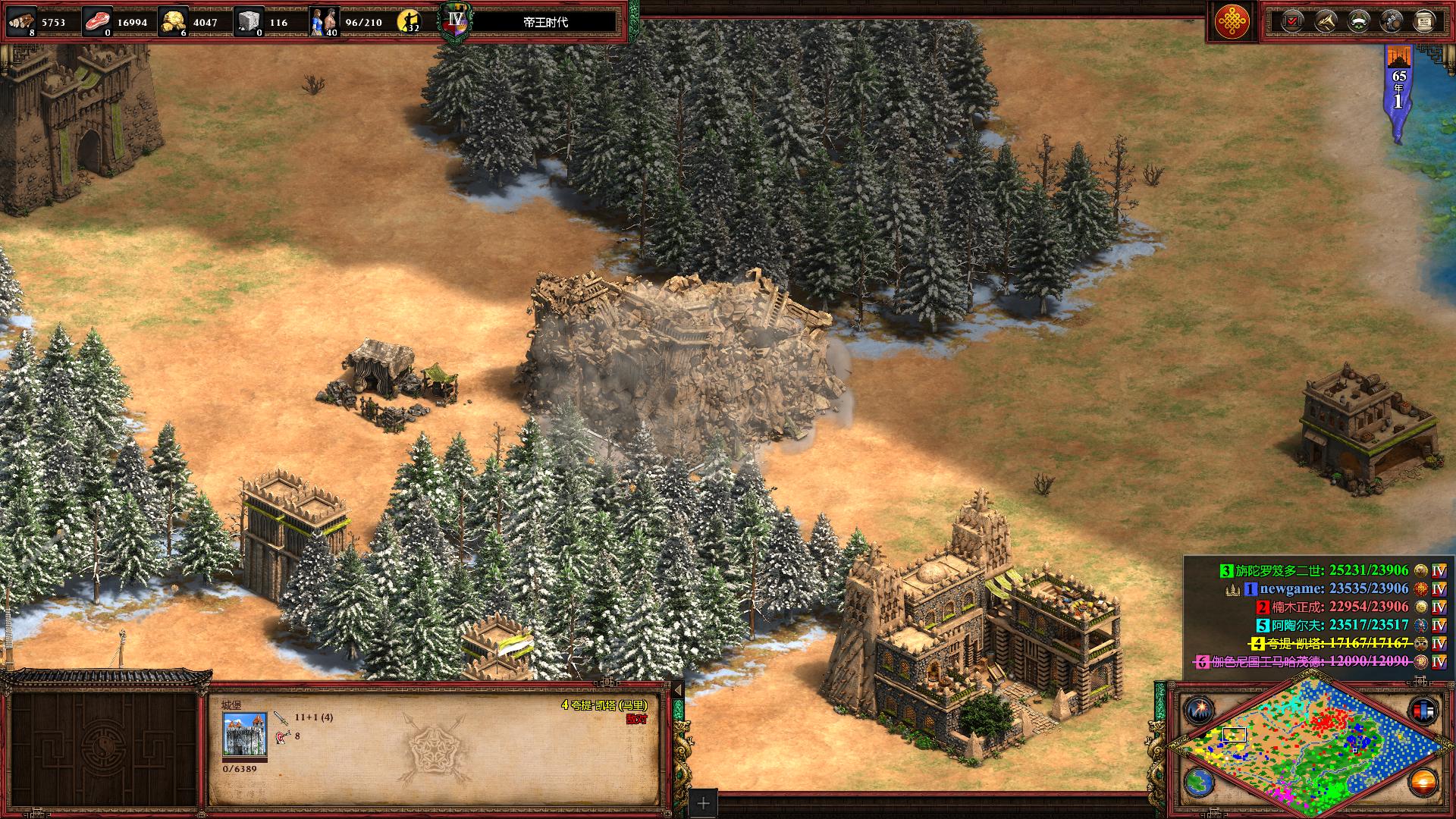This screenshot has height=819, width=1456.
Task: Open the diplomacy horn button
Action: (1325, 21)
